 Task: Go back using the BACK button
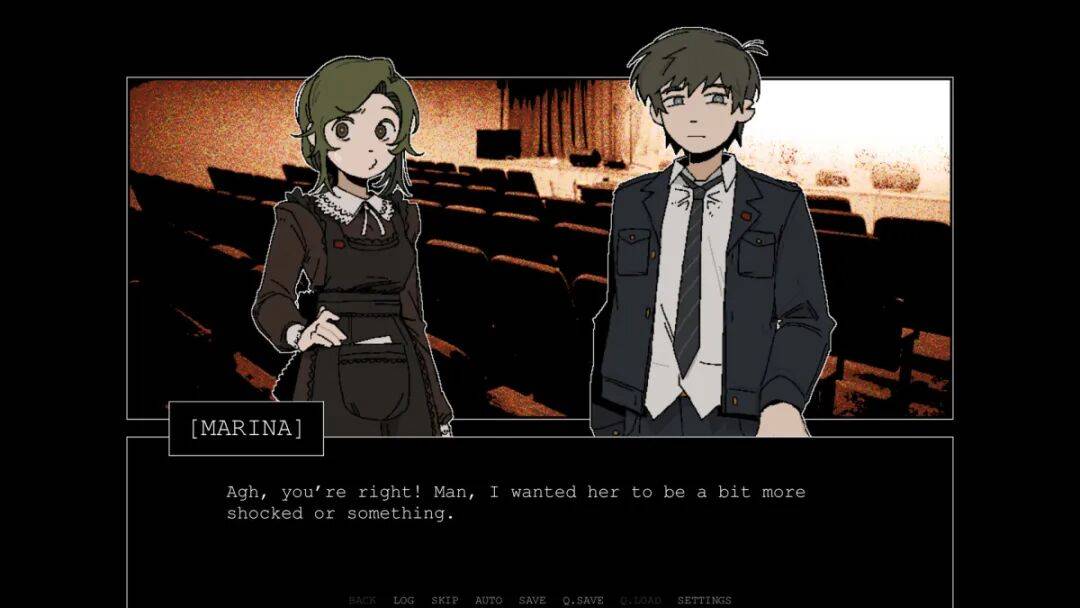362,600
